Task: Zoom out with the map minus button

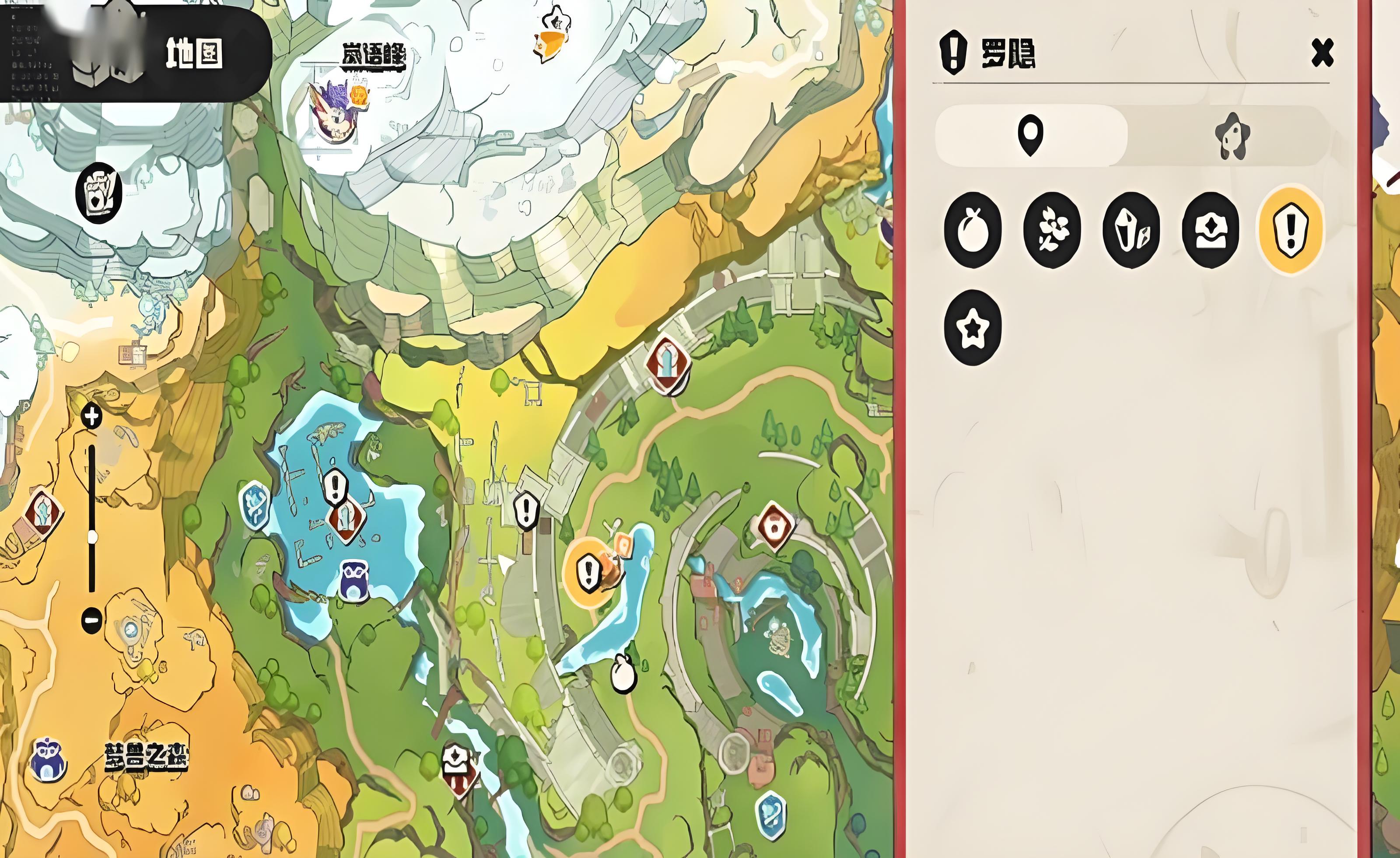Action: tap(91, 619)
